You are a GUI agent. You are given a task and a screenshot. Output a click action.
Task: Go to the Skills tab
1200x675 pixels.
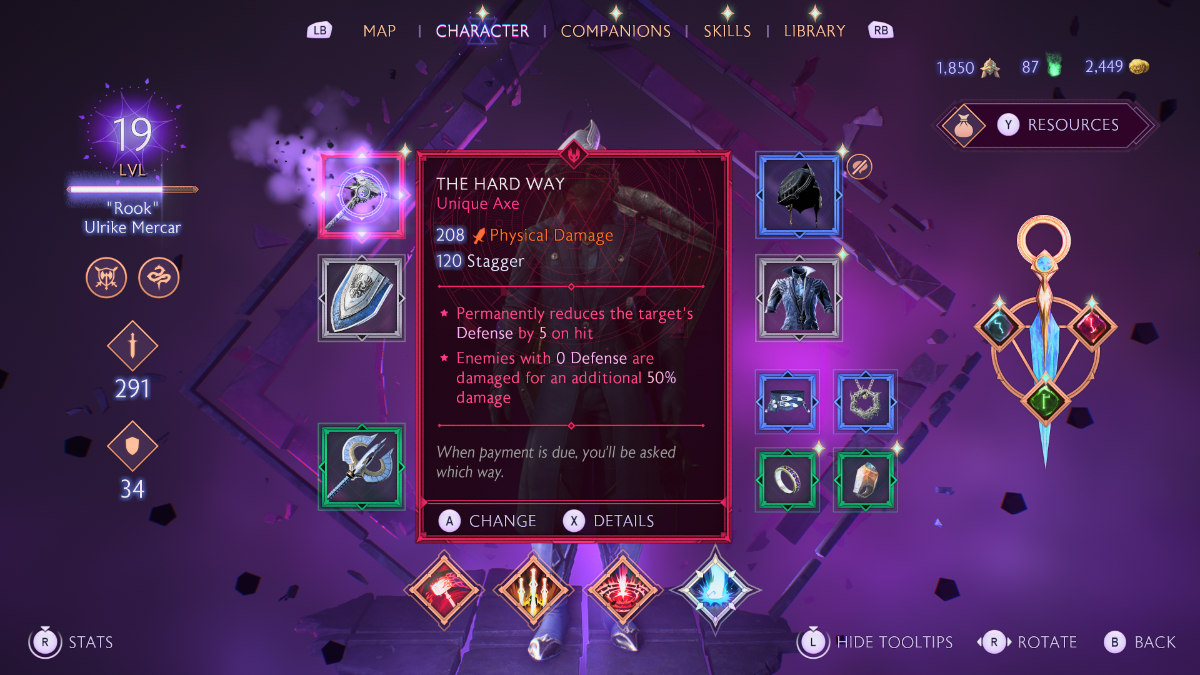coord(727,31)
